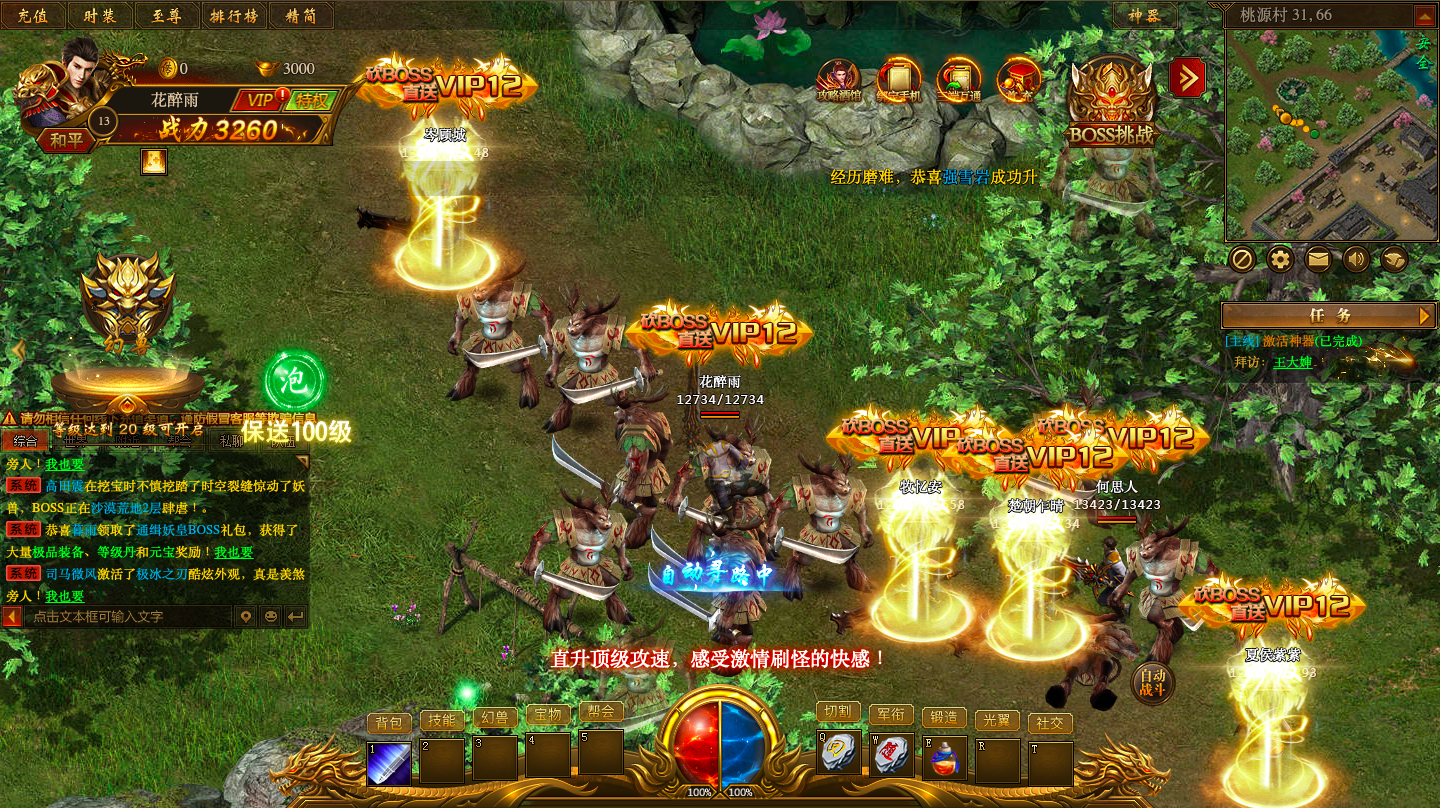Toggle the 自动战斗 auto-battle button
Viewport: 1440px width, 808px height.
coord(1153,683)
